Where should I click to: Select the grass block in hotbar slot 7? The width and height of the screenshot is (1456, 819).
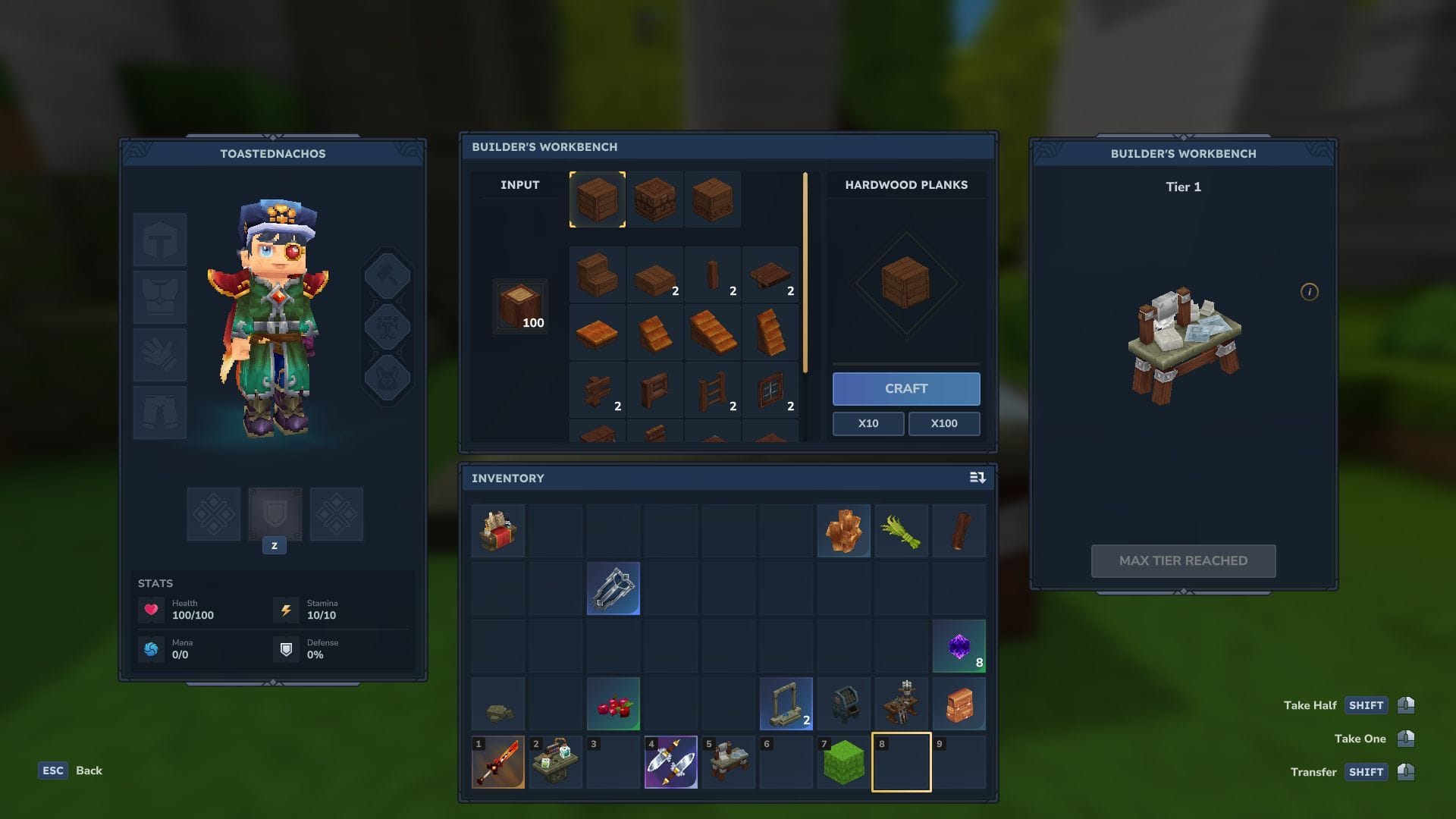[x=843, y=762]
